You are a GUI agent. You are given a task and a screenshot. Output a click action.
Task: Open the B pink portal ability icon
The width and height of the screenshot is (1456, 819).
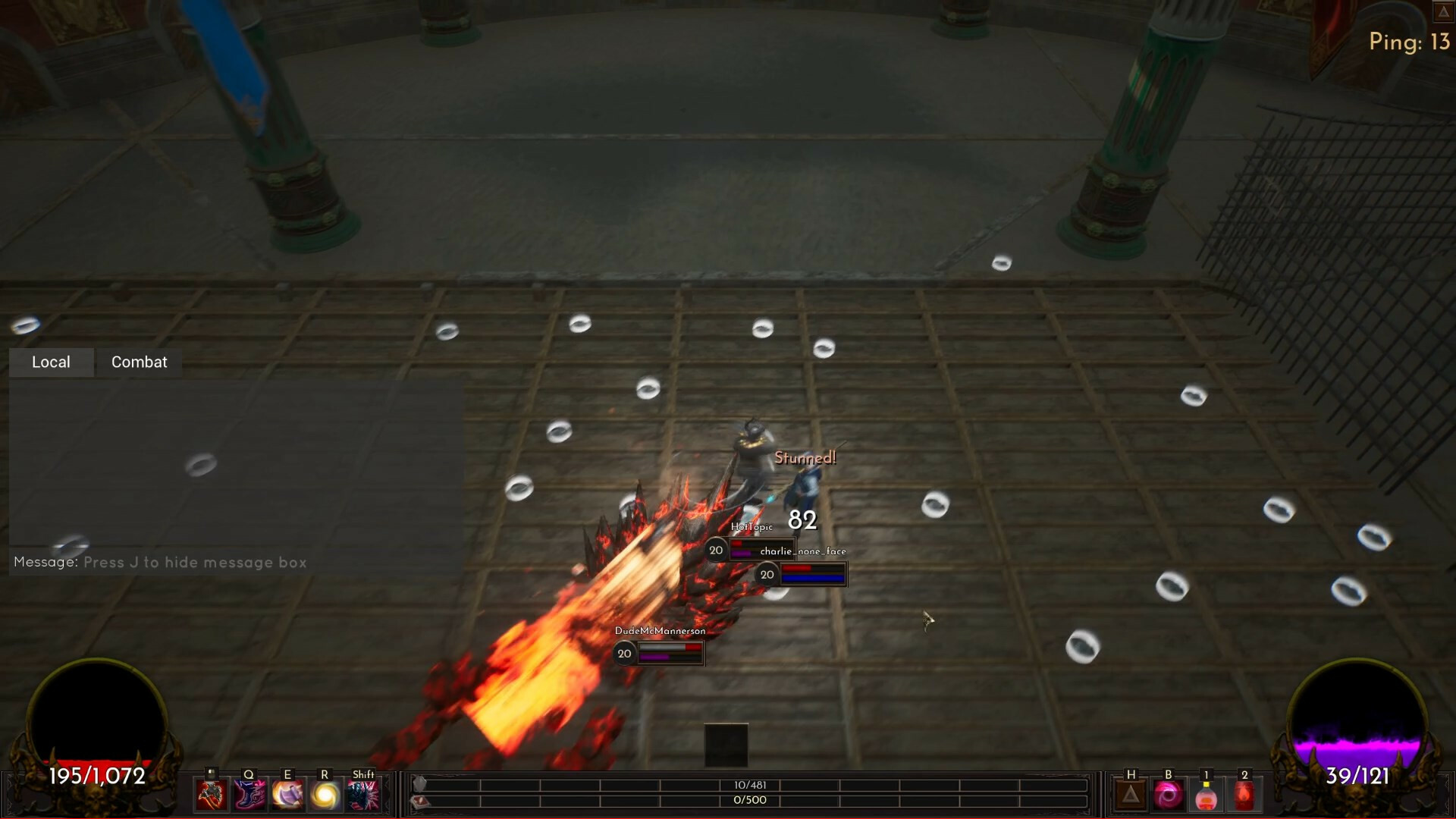point(1168,794)
